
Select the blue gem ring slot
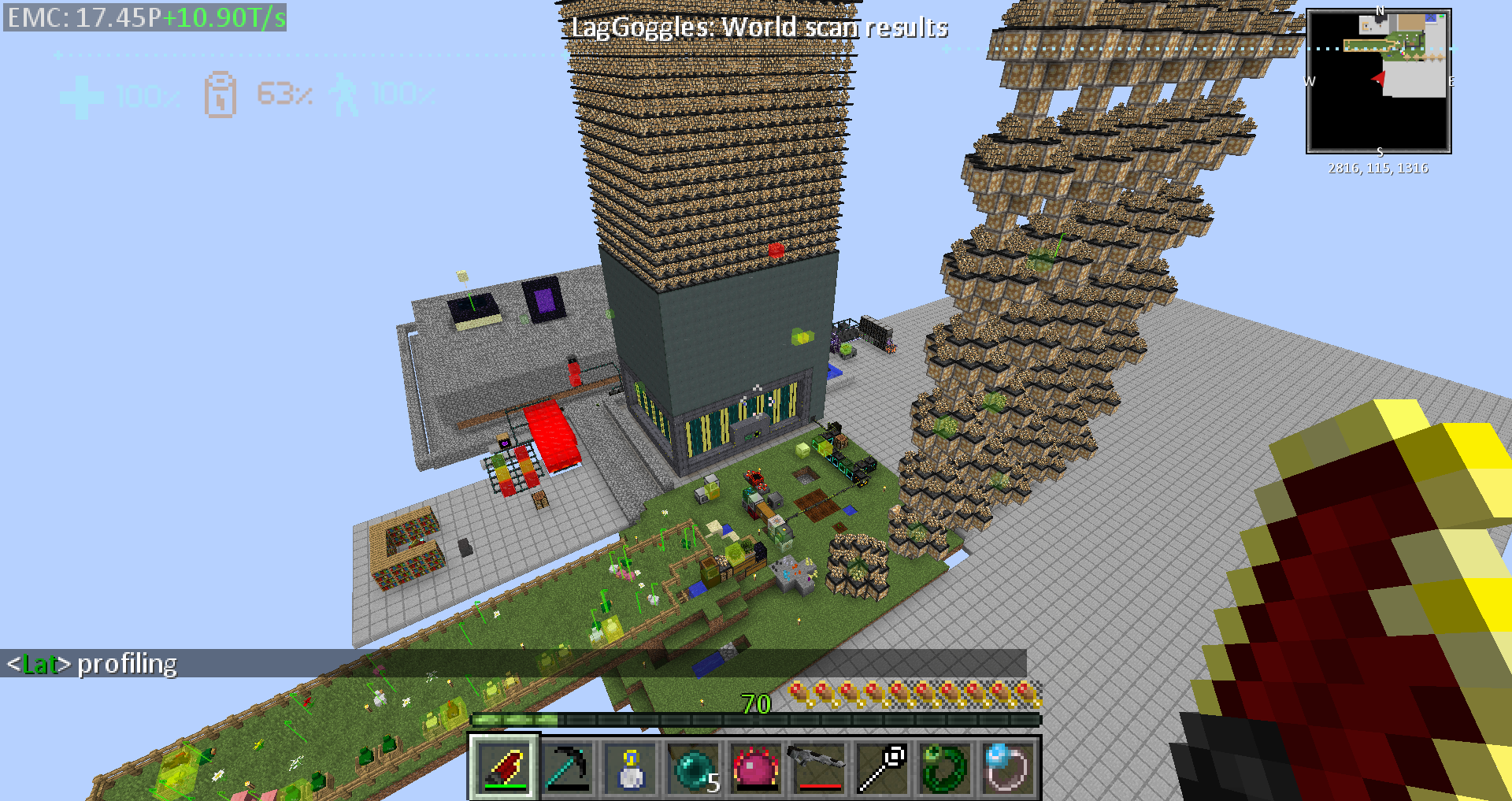click(1008, 767)
